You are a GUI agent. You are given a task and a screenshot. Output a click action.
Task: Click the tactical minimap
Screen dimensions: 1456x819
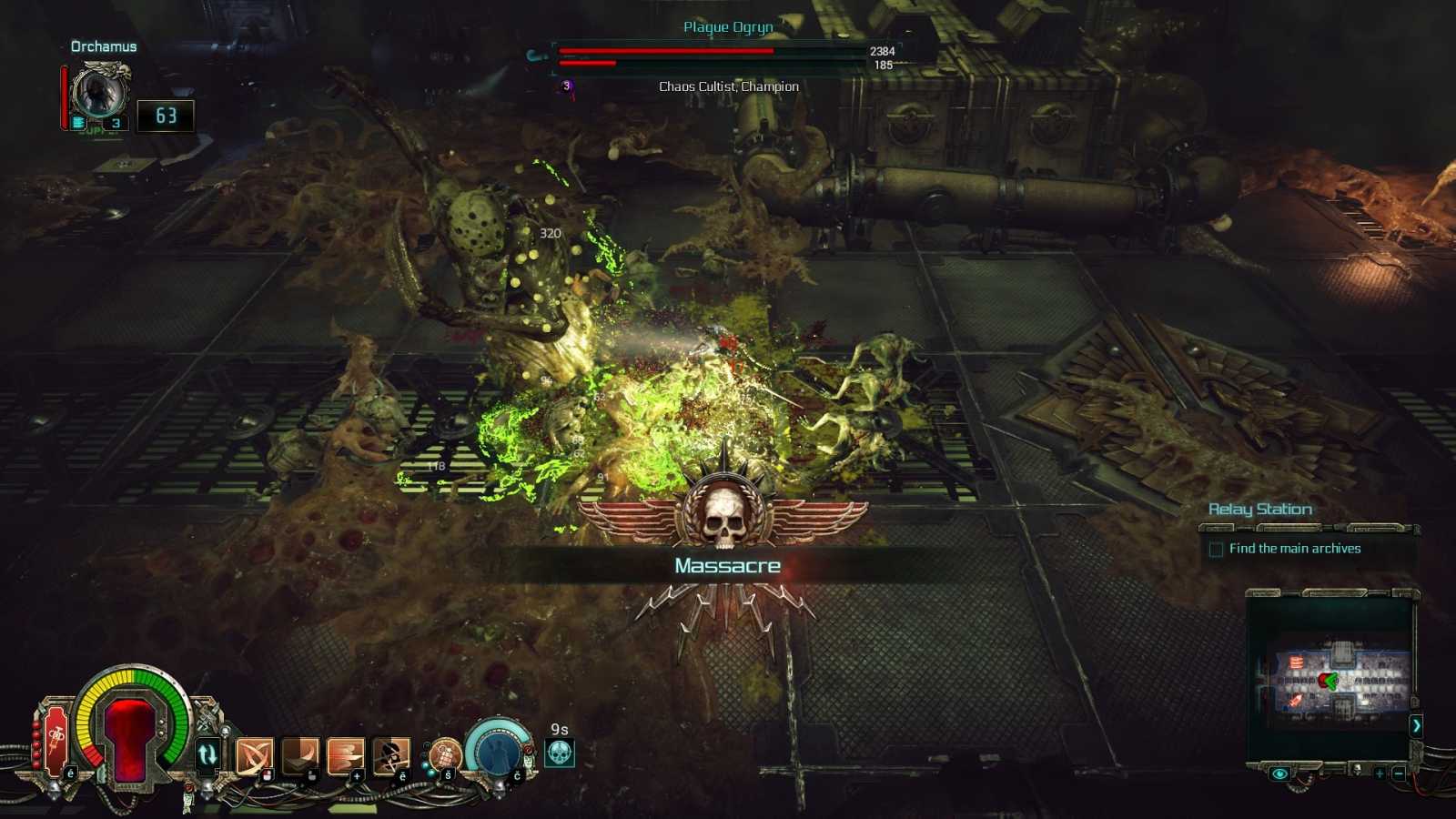1335,680
